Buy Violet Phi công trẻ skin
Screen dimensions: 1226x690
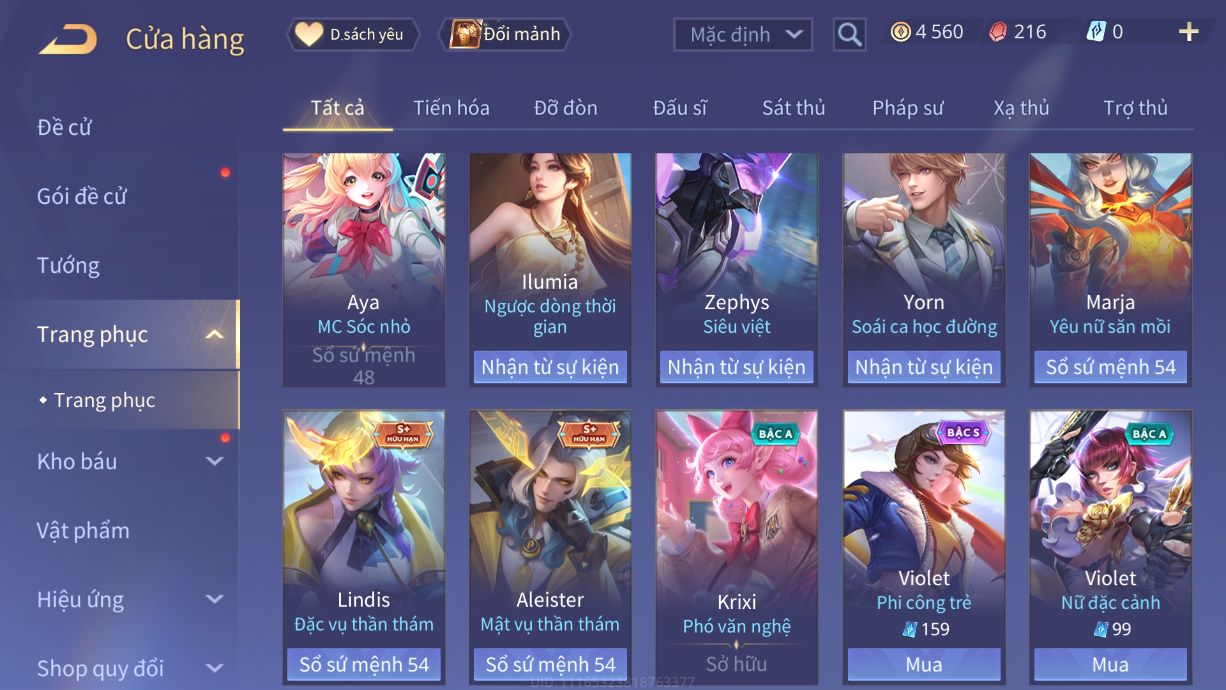pos(923,664)
